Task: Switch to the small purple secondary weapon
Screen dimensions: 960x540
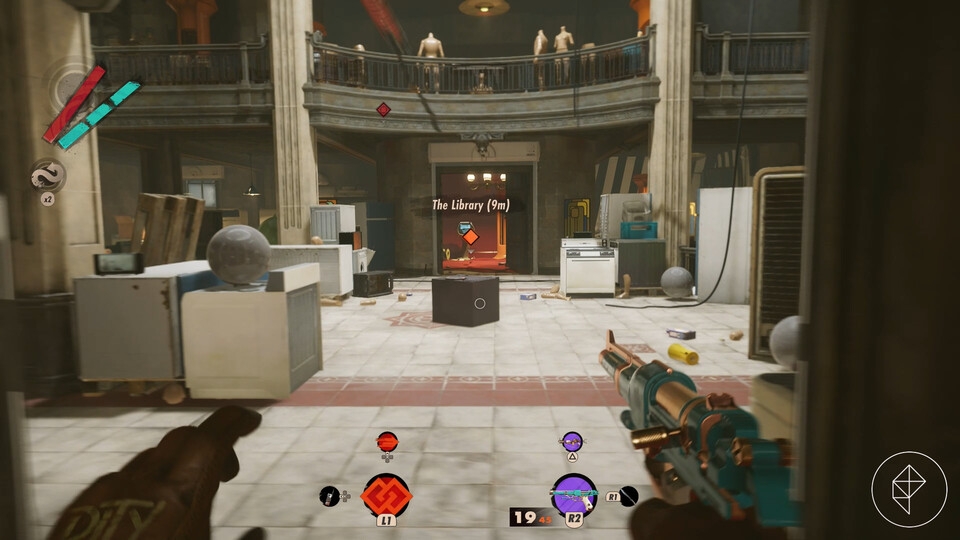Action: (571, 440)
